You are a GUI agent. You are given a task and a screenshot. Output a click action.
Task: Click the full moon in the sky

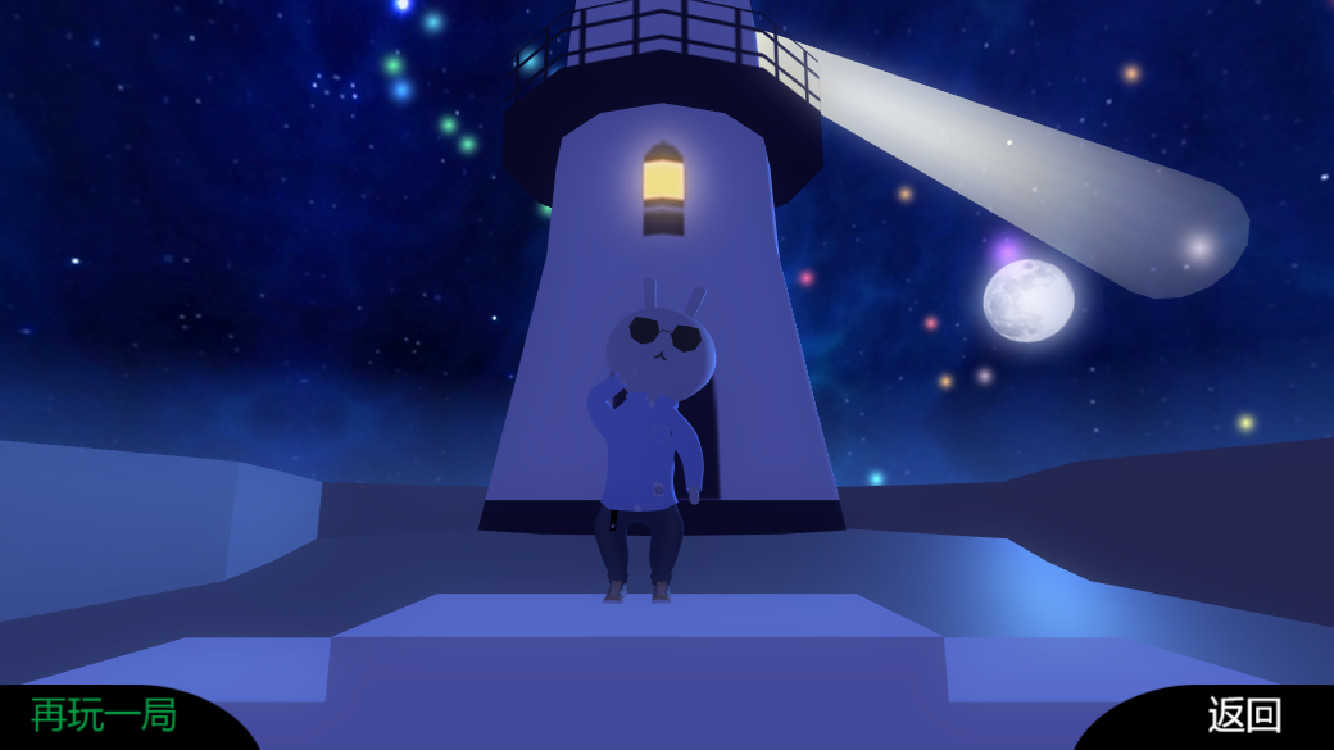(1028, 302)
